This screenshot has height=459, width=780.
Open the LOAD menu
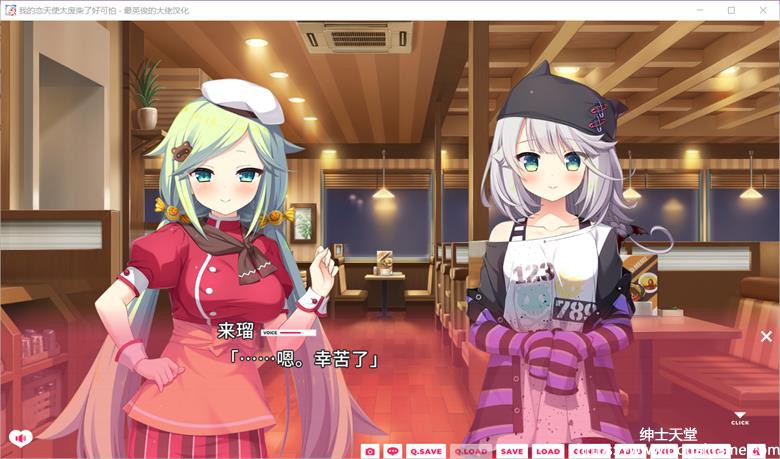(x=547, y=451)
